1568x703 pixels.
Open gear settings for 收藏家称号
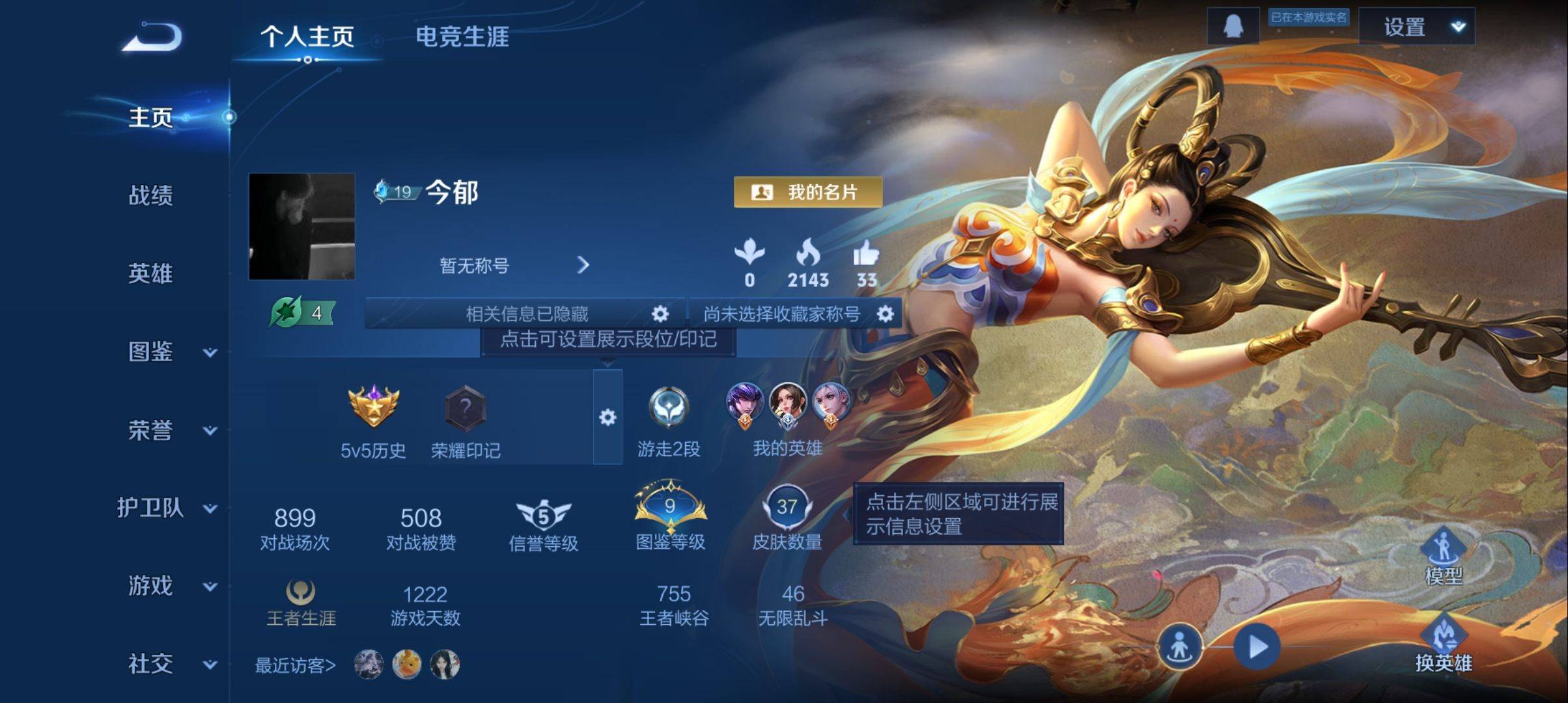[x=885, y=314]
